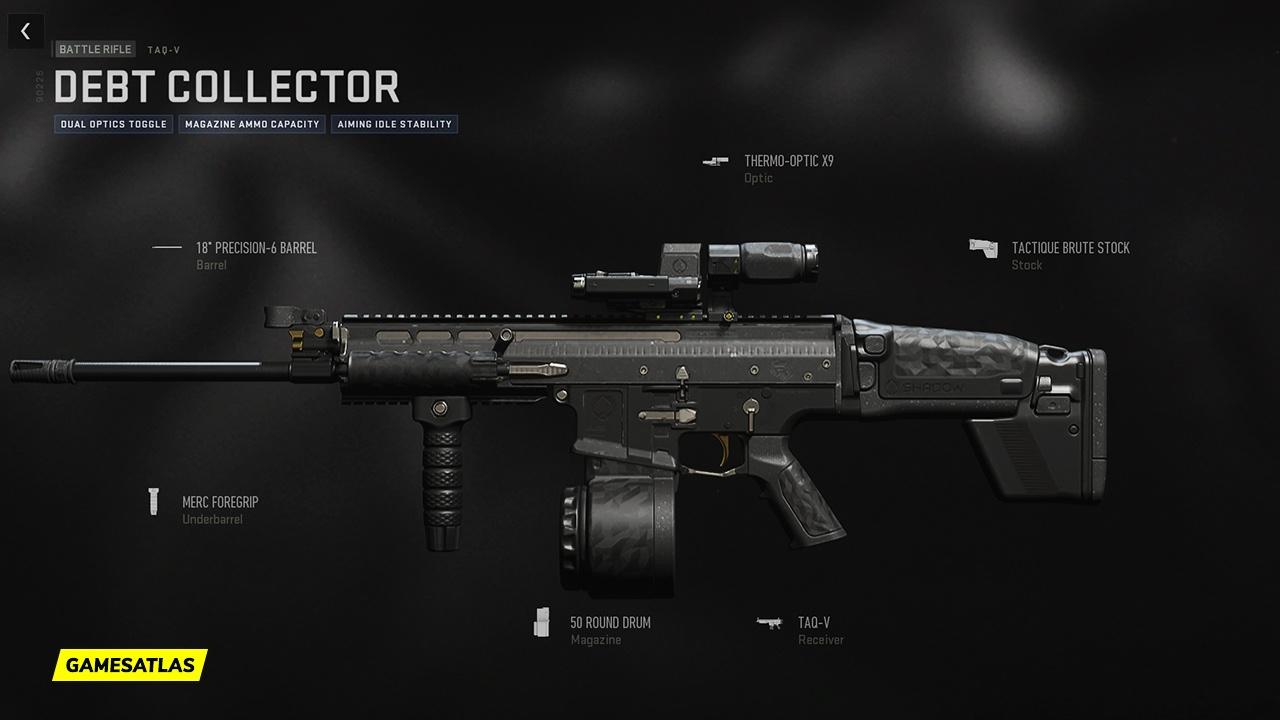Open the Tactique Brute Stock attachment
This screenshot has height=720, width=1280.
tap(1070, 248)
